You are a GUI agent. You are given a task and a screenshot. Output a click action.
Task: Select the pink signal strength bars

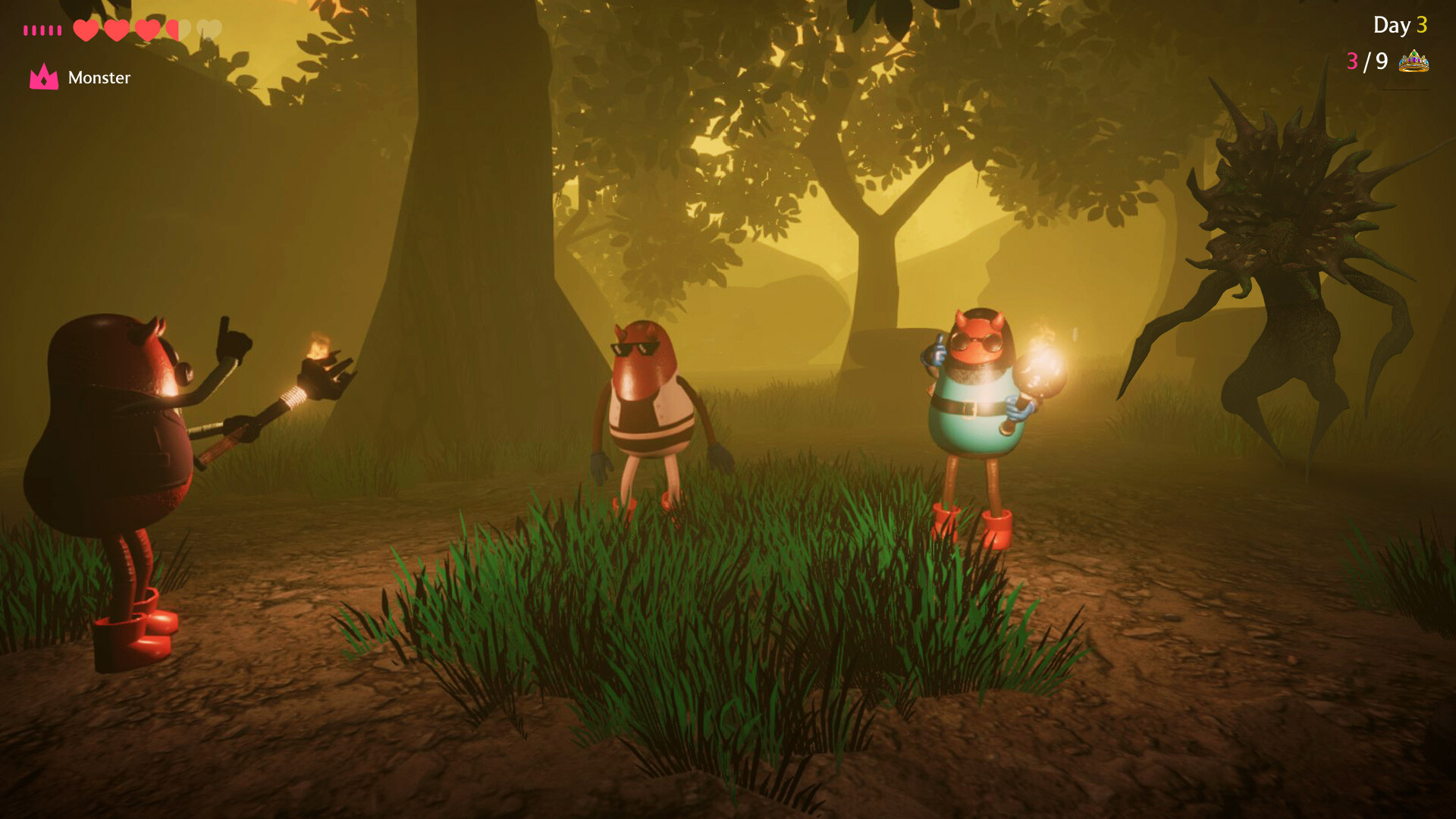[43, 29]
